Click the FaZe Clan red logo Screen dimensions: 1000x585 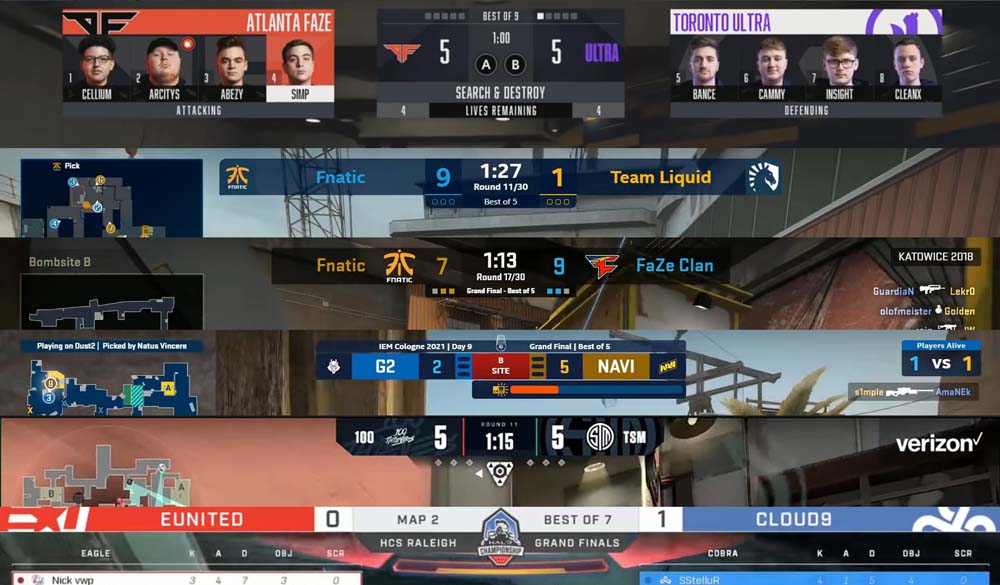click(x=603, y=267)
